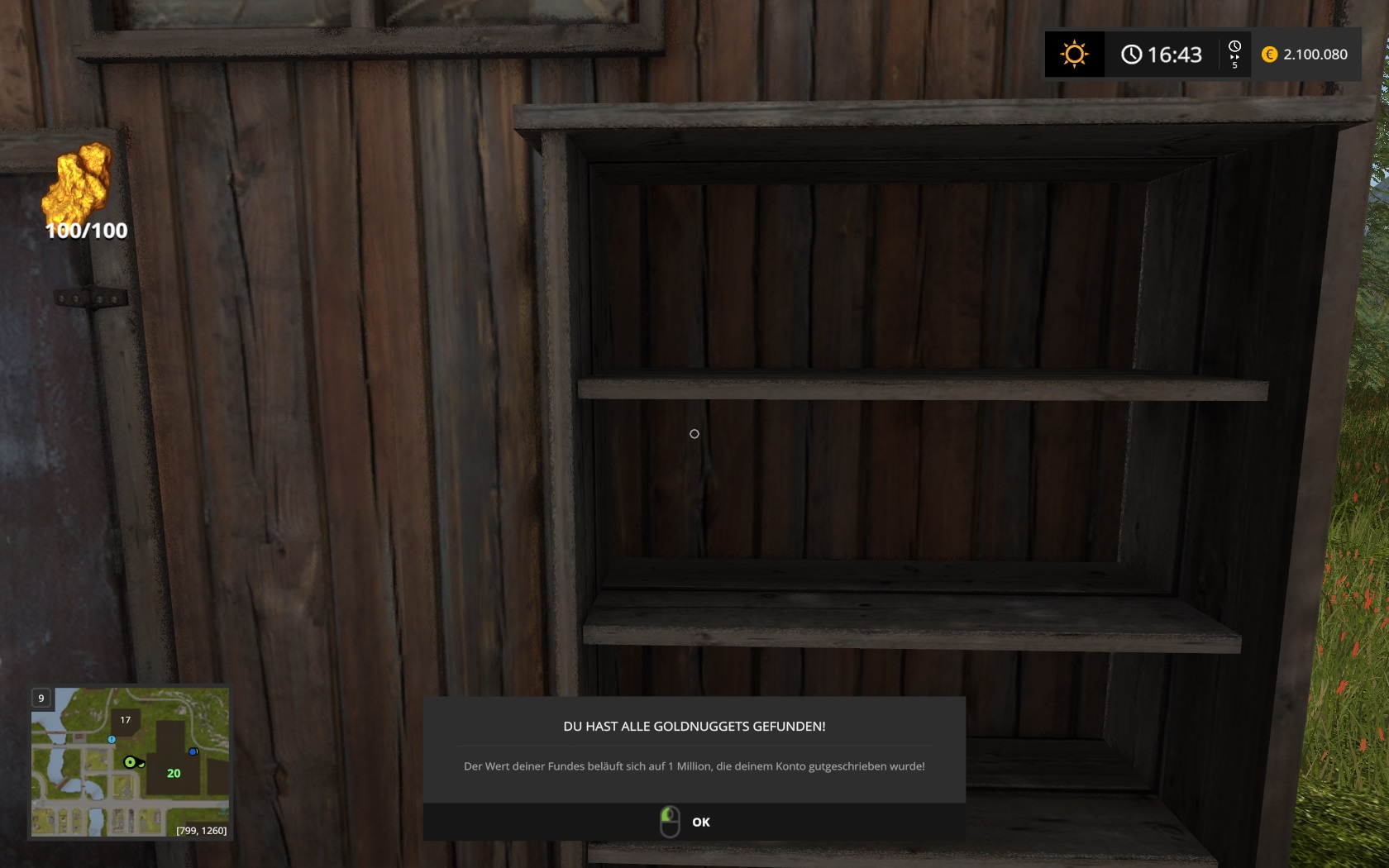Select the field 20 marker on minimap

click(x=174, y=773)
